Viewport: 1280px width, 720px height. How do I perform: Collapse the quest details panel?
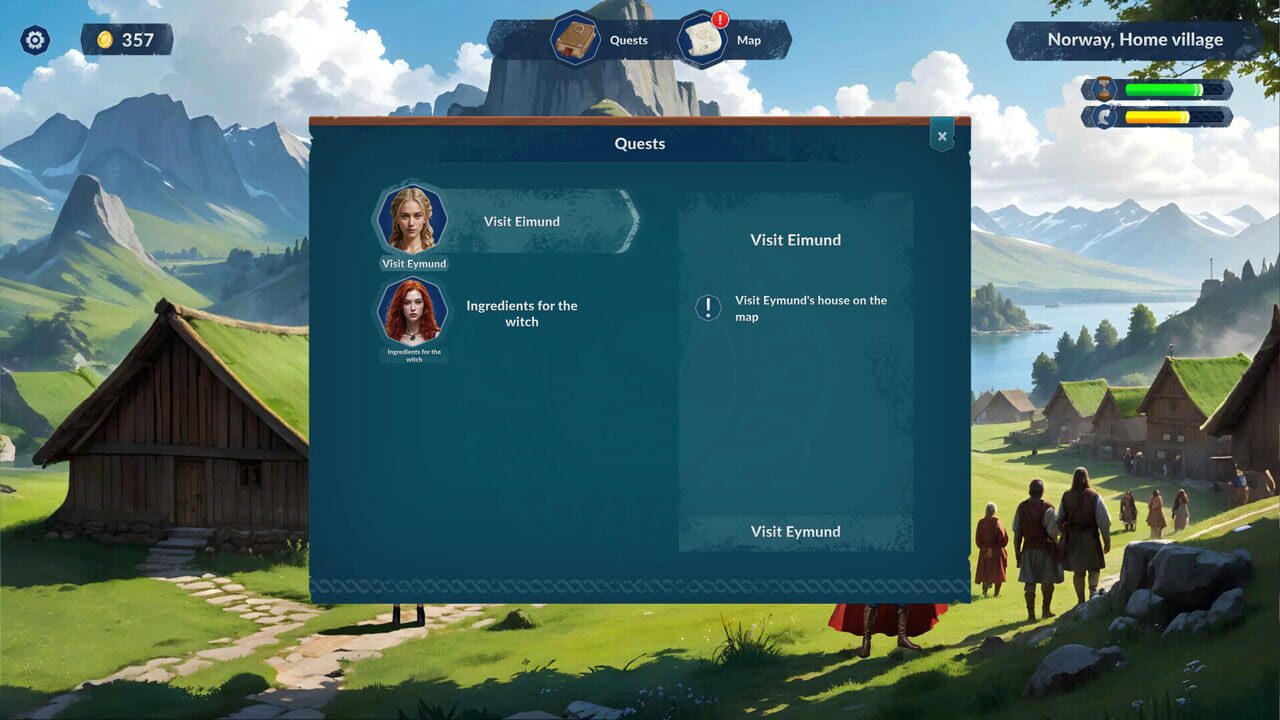(x=941, y=135)
